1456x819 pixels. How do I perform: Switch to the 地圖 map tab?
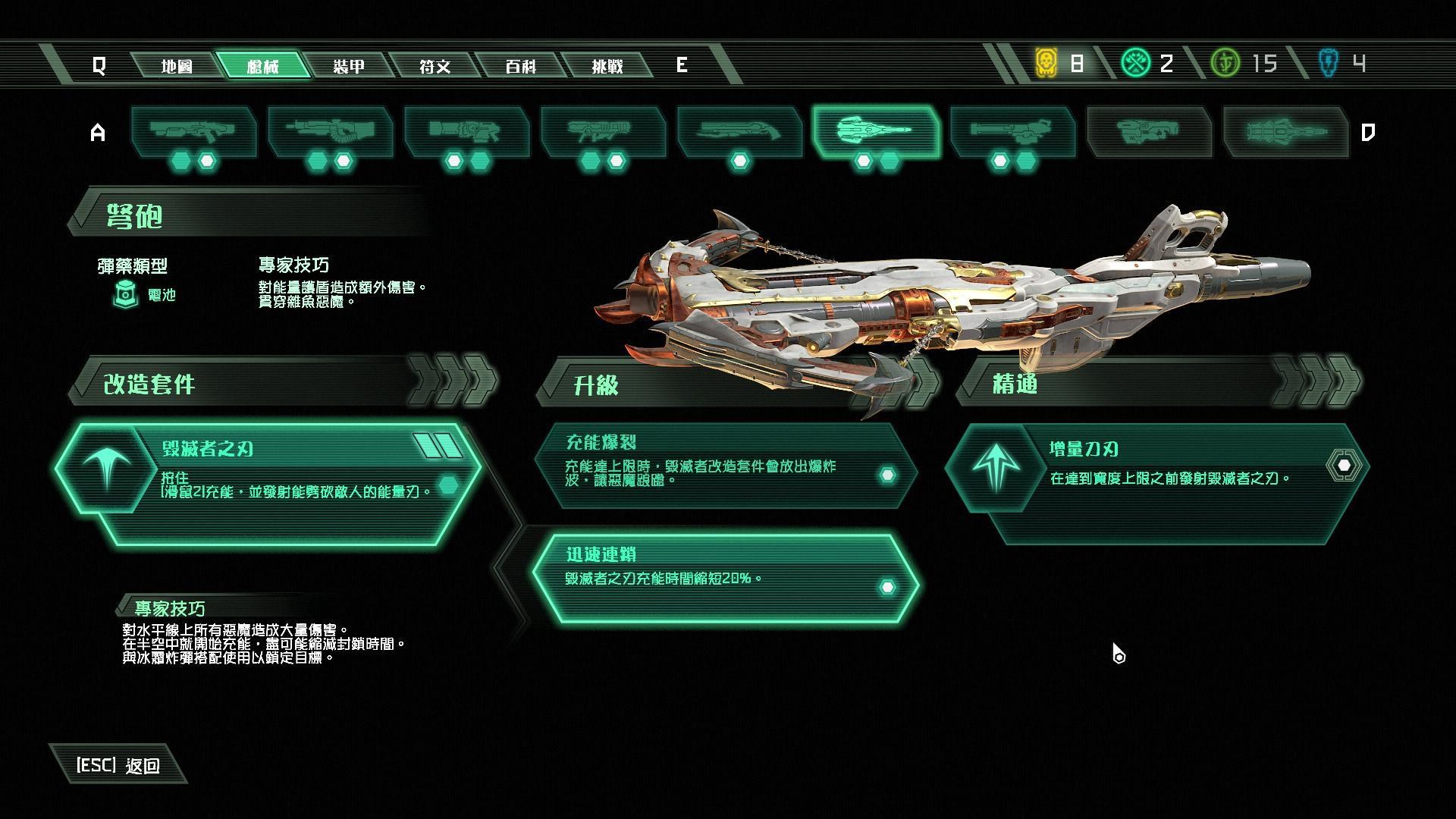coord(177,66)
